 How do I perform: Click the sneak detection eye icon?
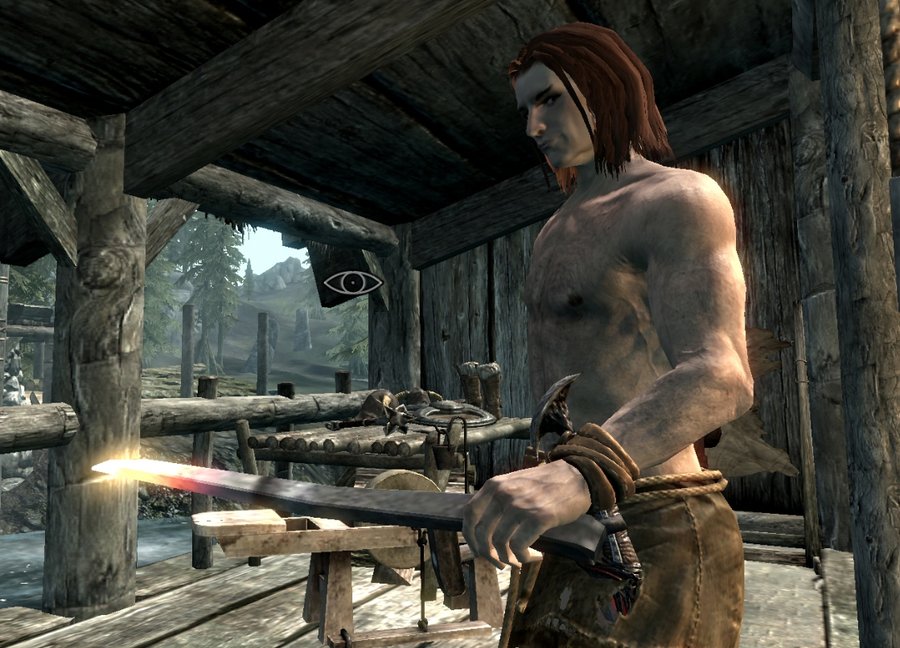353,282
